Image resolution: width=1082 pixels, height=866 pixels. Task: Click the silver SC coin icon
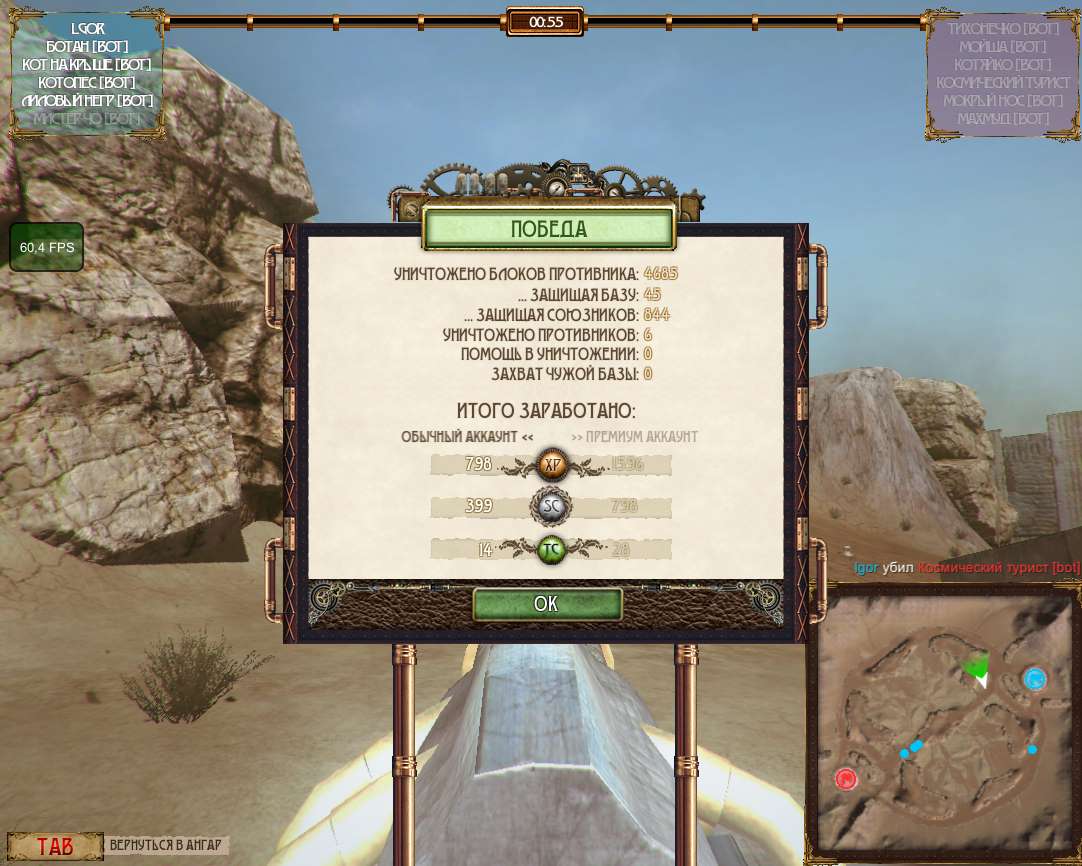(x=552, y=507)
